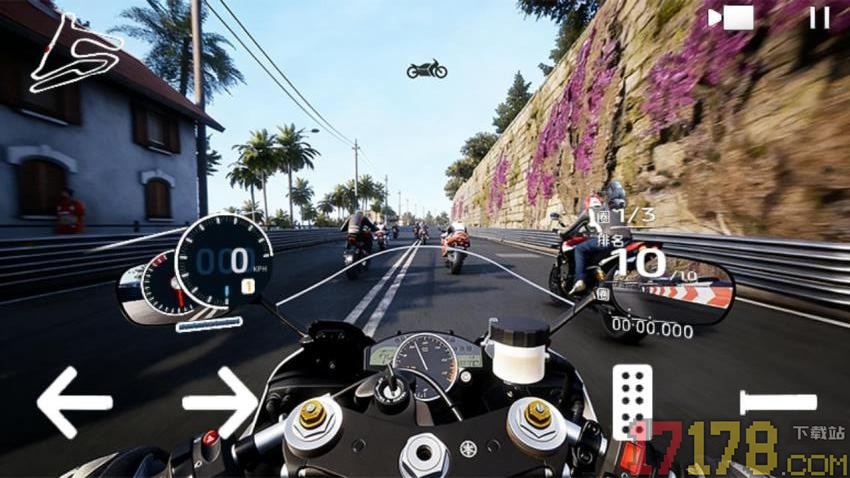The width and height of the screenshot is (850, 478).
Task: Steer right with the right arrow
Action: tap(220, 402)
